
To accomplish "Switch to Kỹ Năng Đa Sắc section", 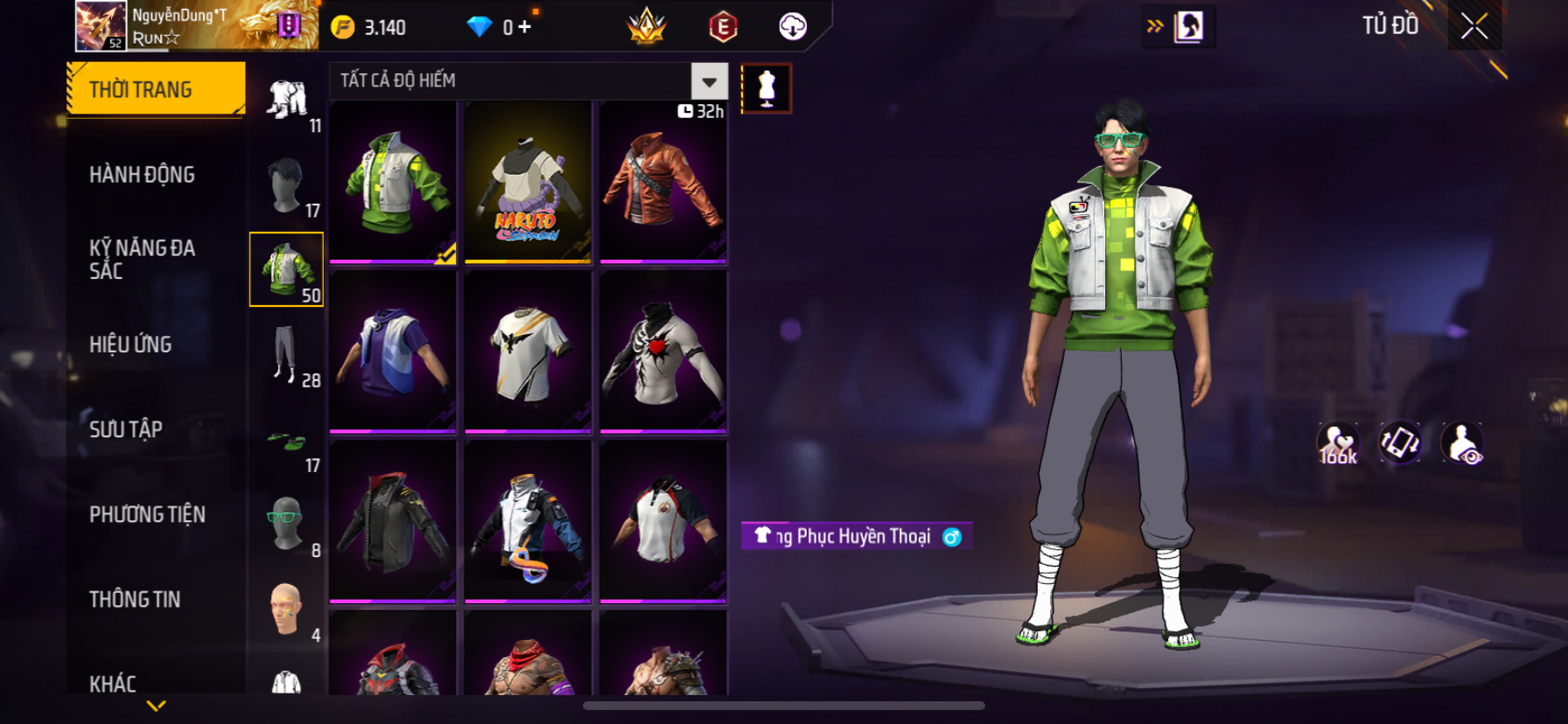I will (142, 259).
